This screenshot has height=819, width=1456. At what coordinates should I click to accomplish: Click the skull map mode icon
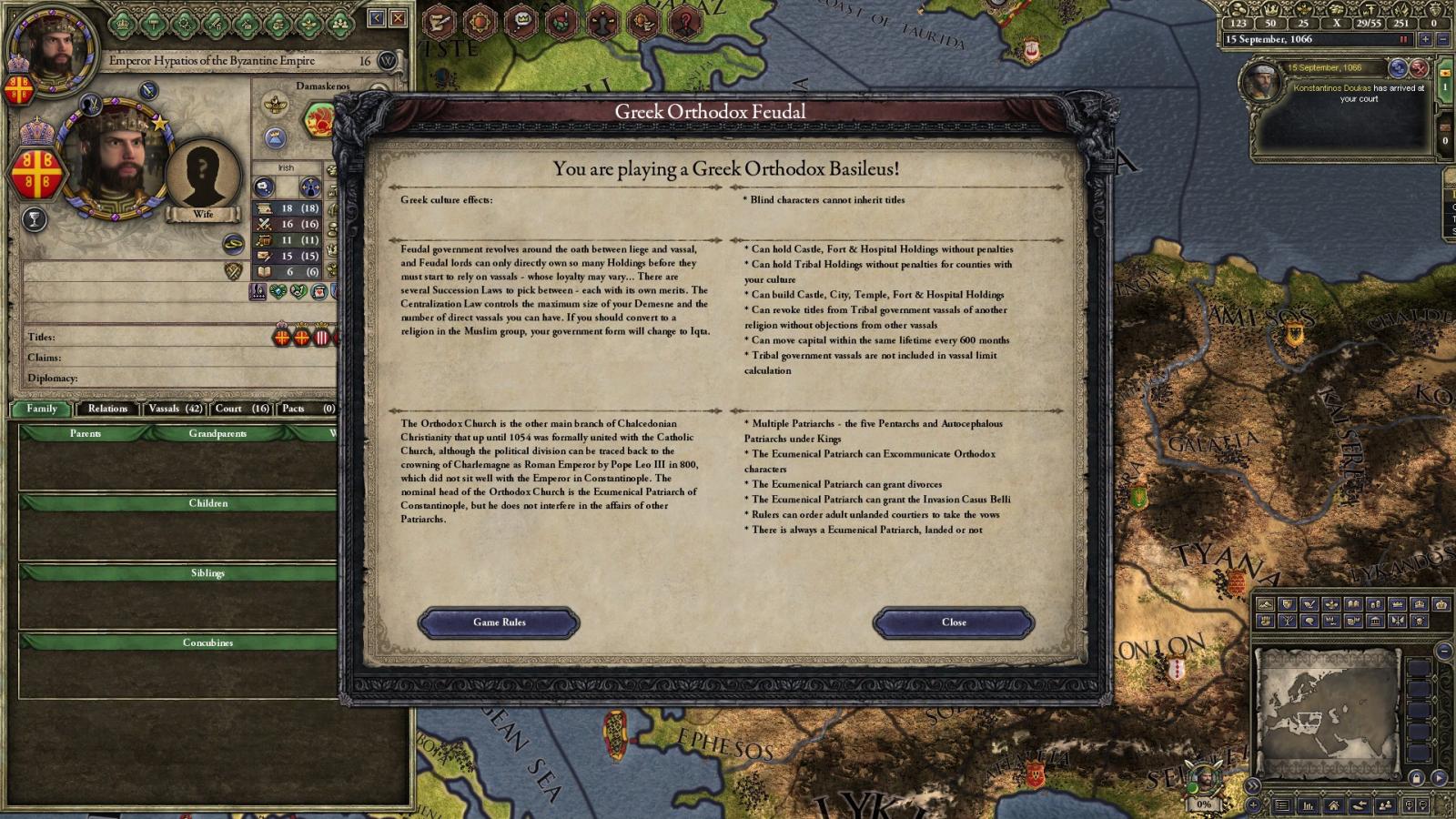[x=1419, y=621]
